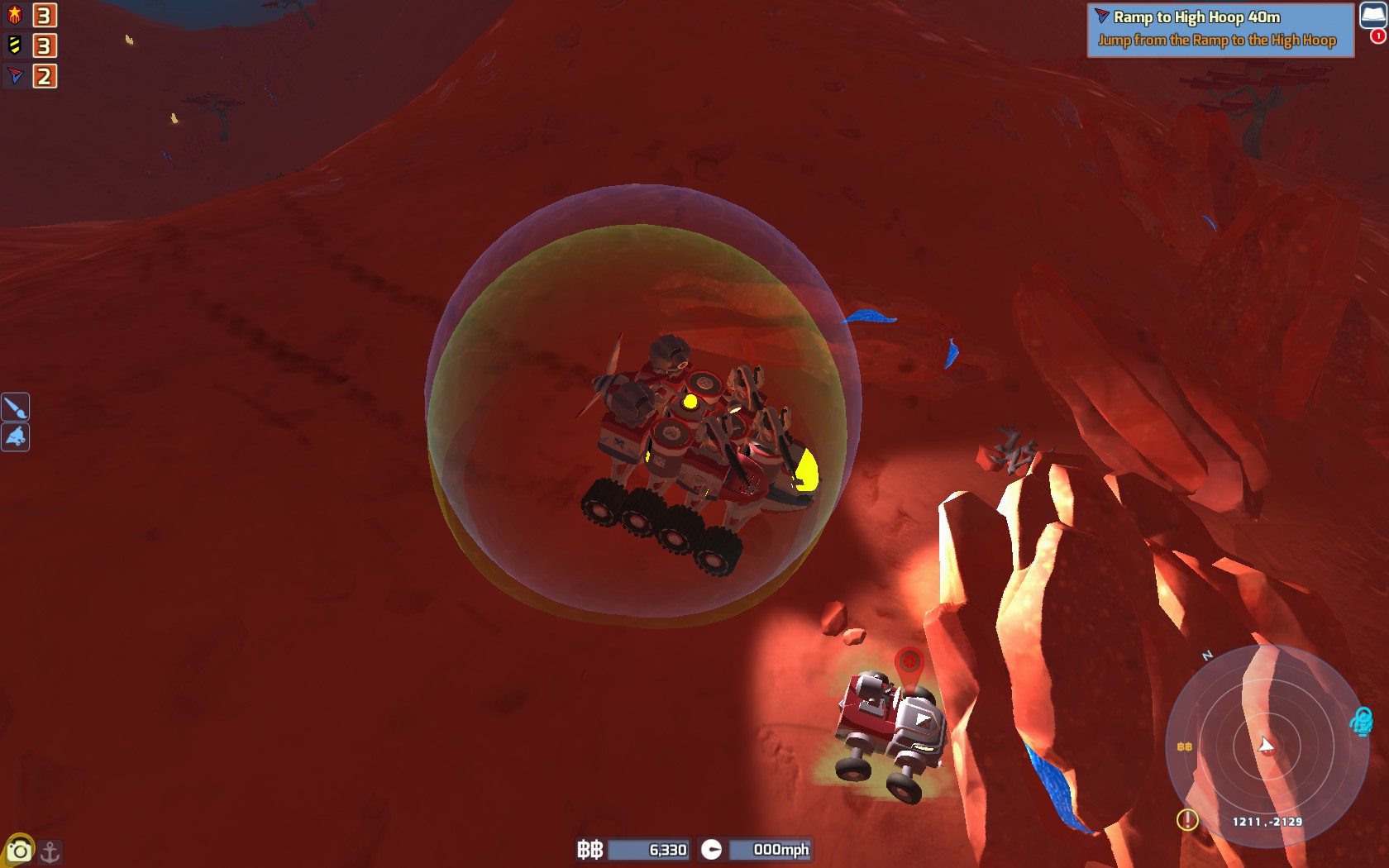1389x868 pixels.
Task: Select the BB blocks marker on the minimap
Action: (x=1184, y=746)
